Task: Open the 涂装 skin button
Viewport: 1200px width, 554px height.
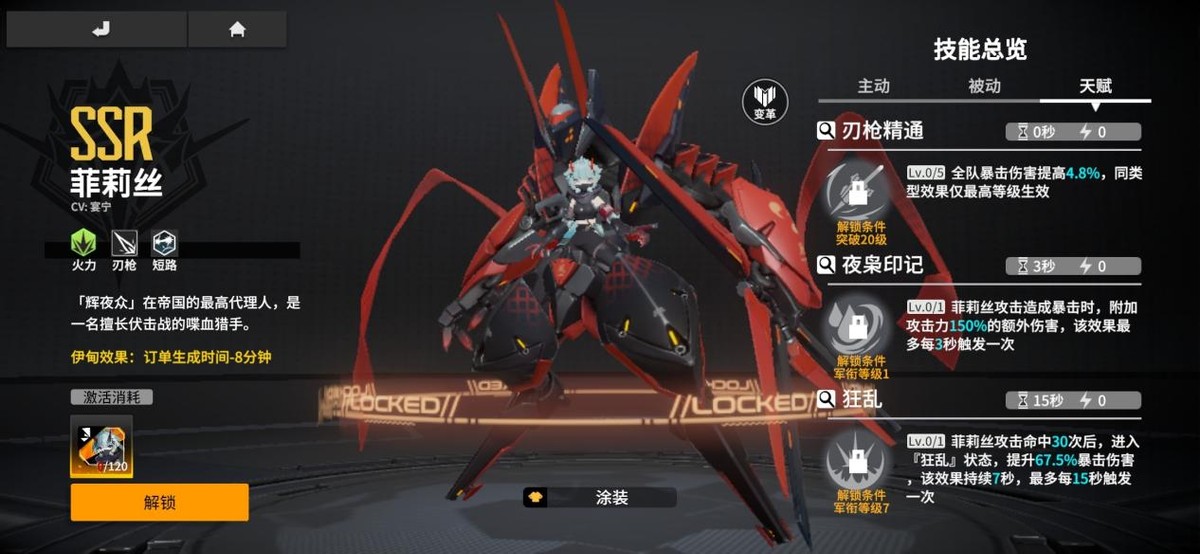Action: click(599, 497)
